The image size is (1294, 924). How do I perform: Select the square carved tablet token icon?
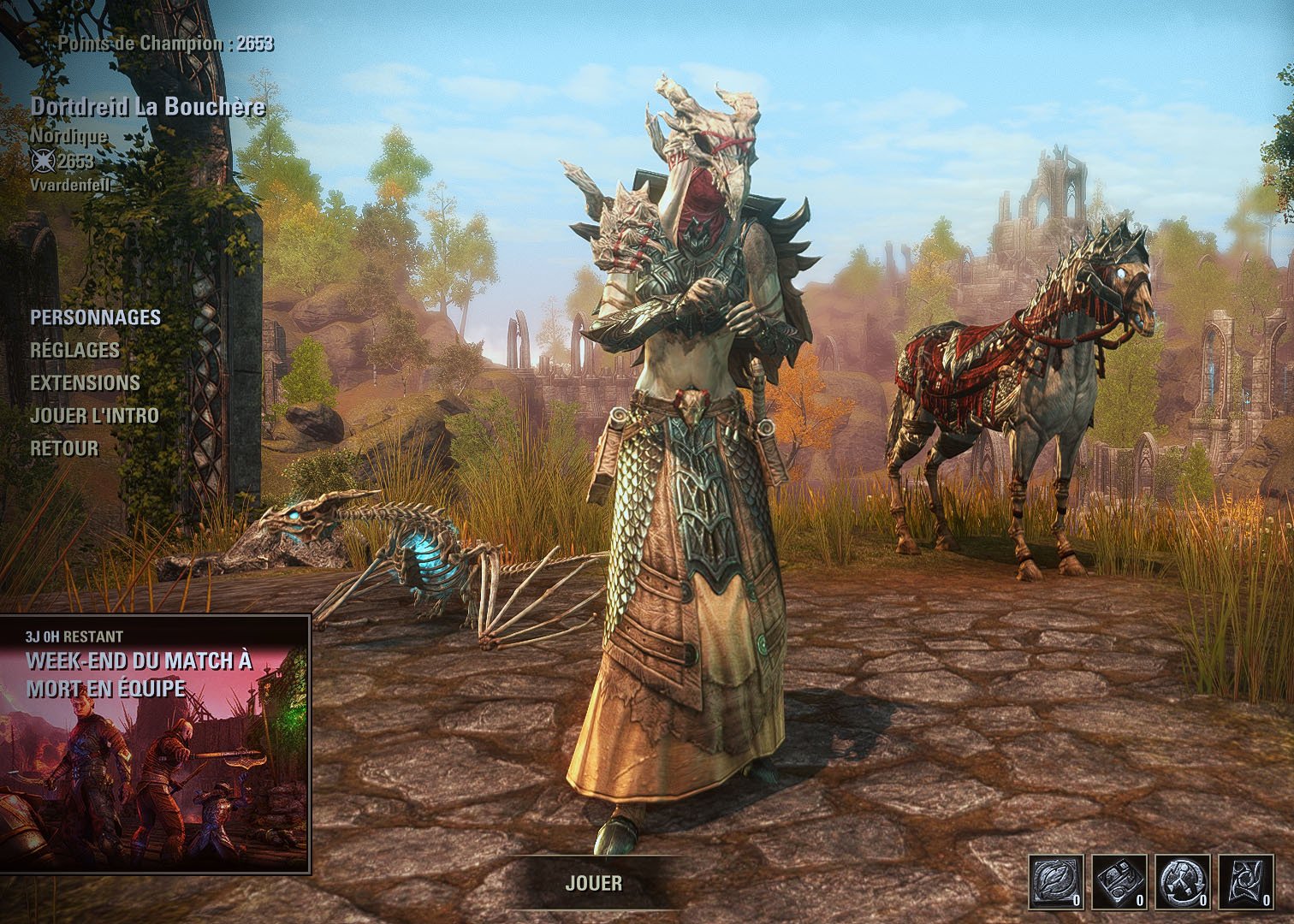(1119, 881)
